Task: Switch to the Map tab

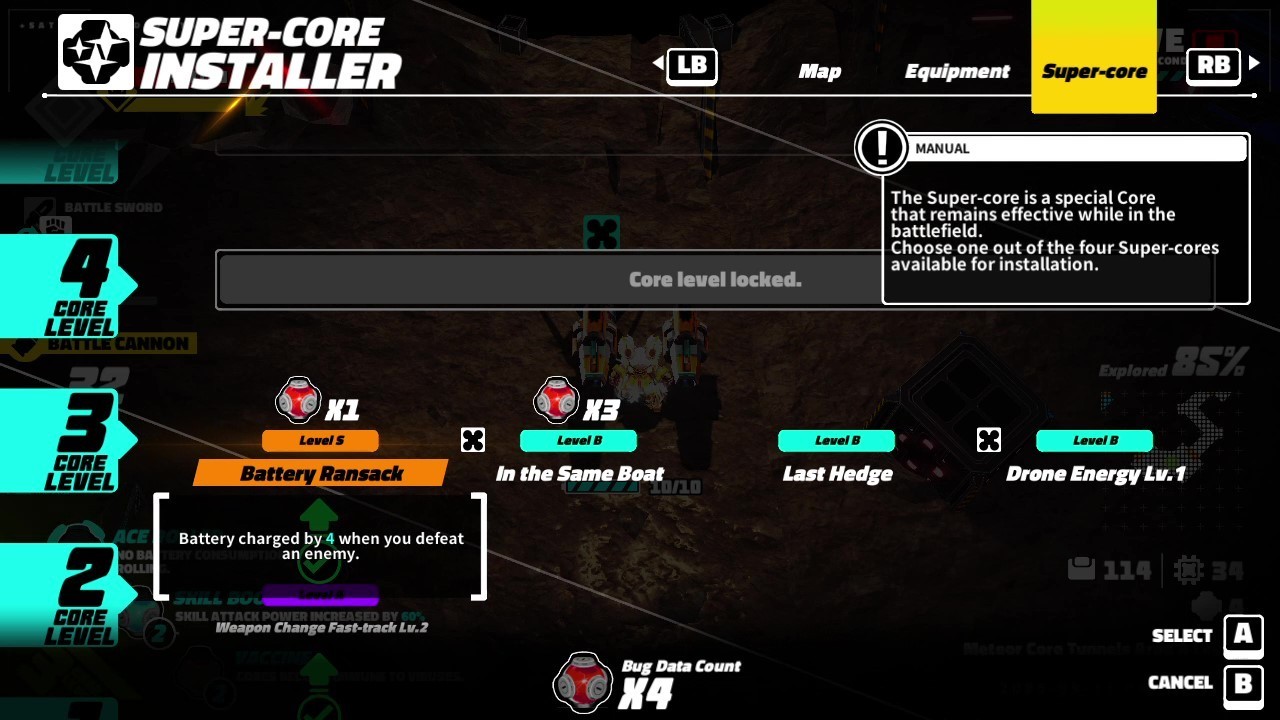Action: pyautogui.click(x=819, y=71)
